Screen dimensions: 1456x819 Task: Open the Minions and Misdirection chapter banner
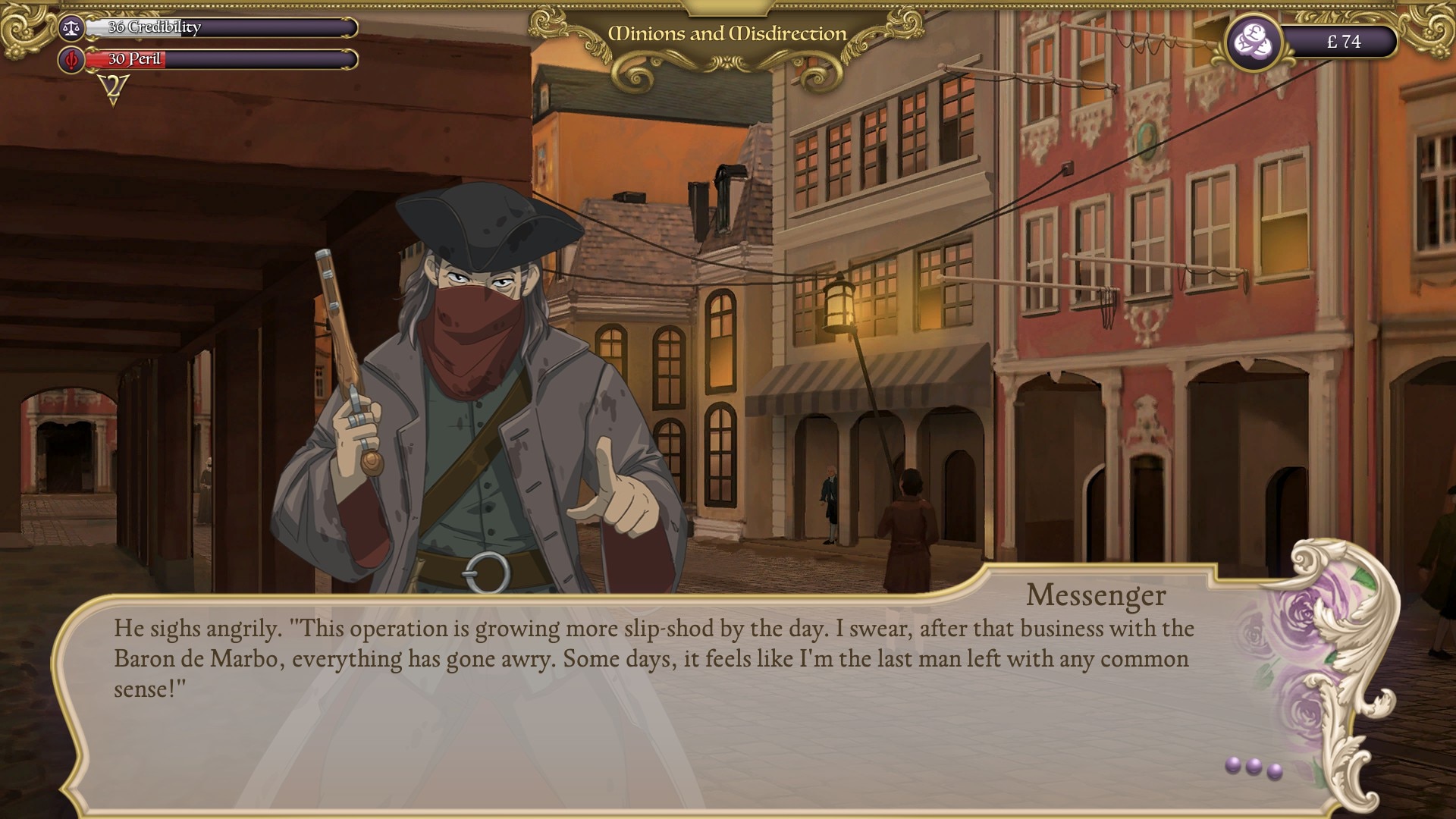[727, 34]
